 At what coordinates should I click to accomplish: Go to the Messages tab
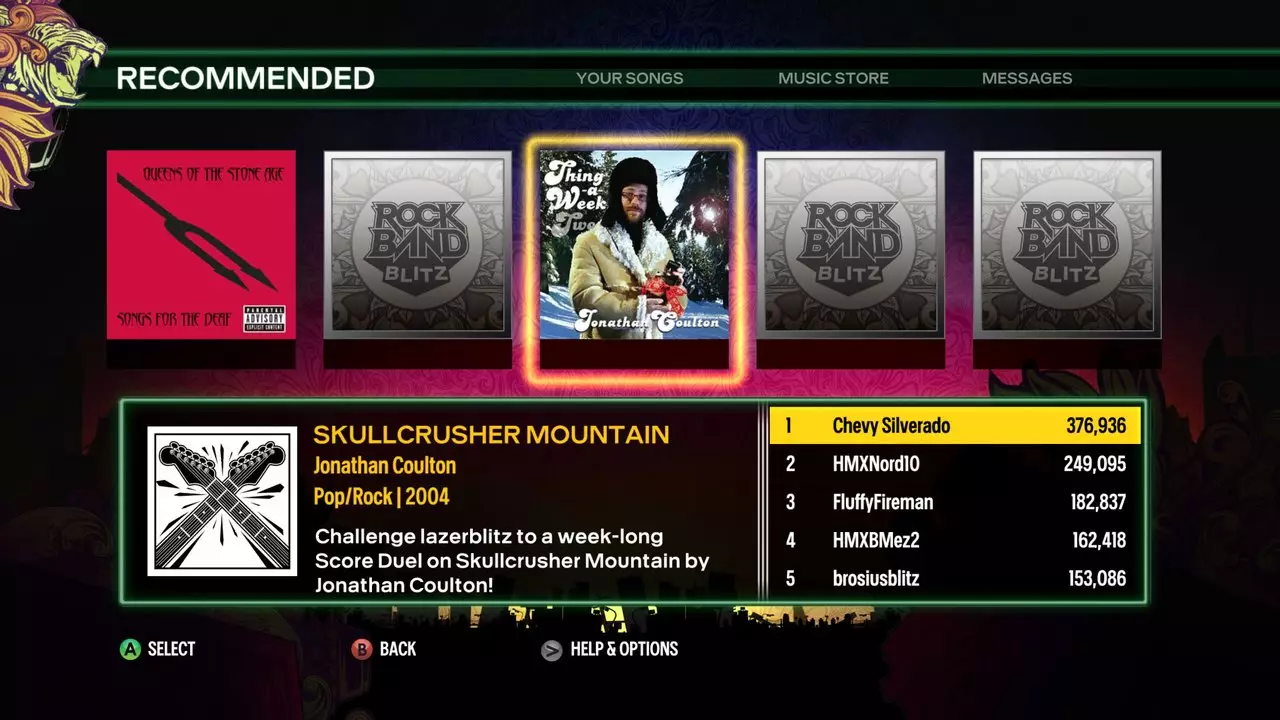coord(1027,78)
